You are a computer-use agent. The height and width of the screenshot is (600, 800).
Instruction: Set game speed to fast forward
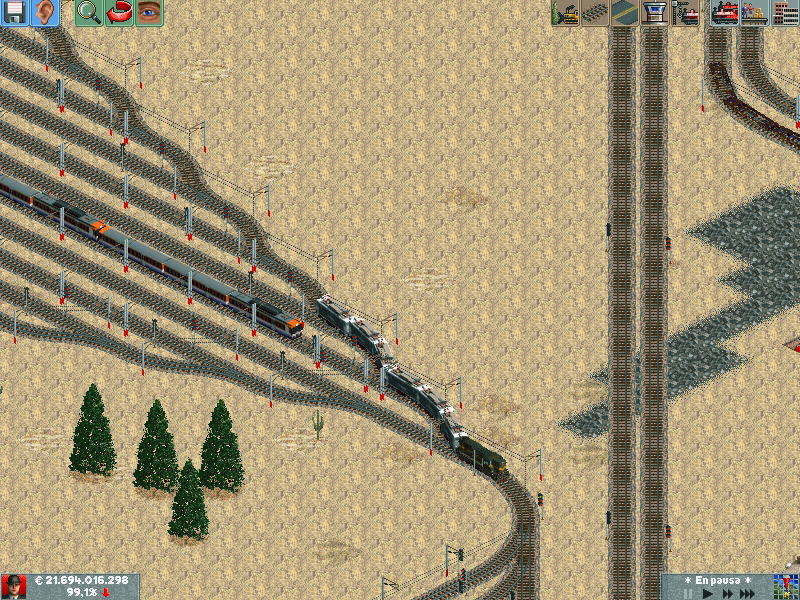727,593
